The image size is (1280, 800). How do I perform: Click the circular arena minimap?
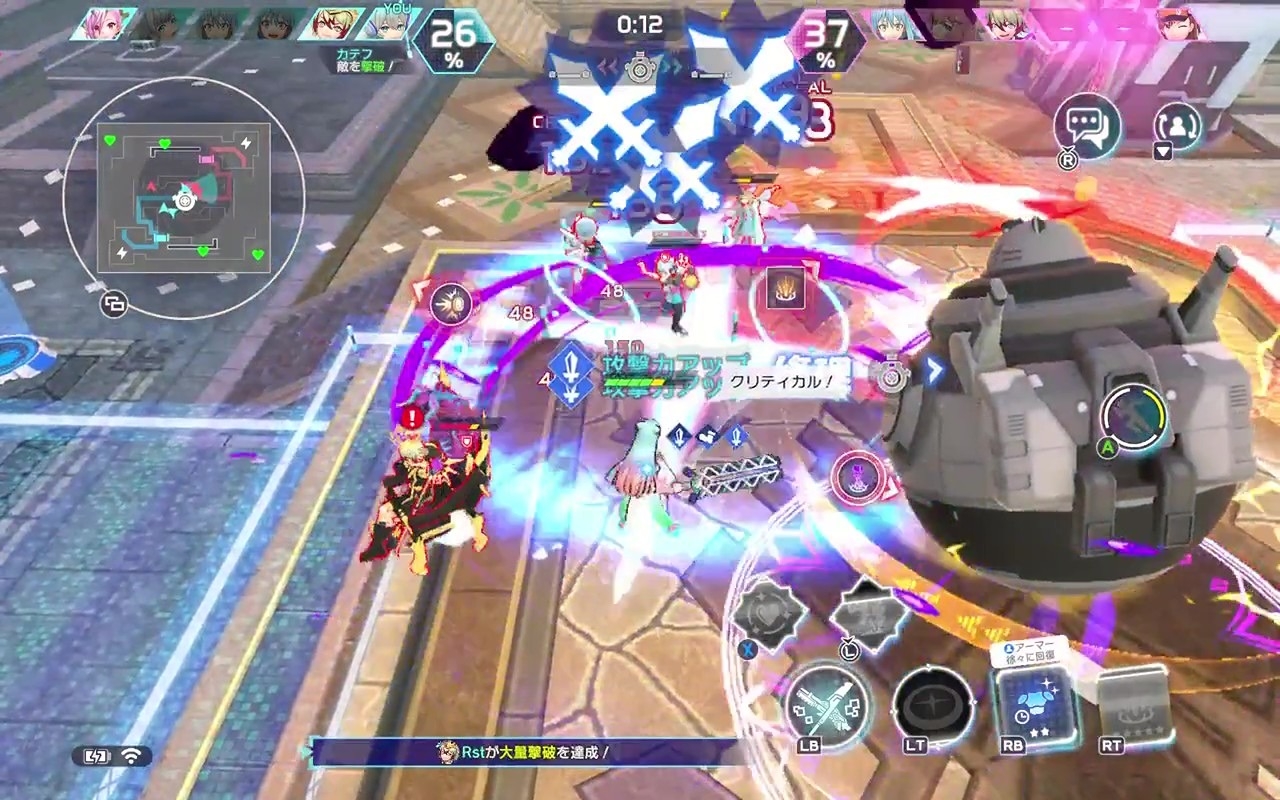pos(184,198)
